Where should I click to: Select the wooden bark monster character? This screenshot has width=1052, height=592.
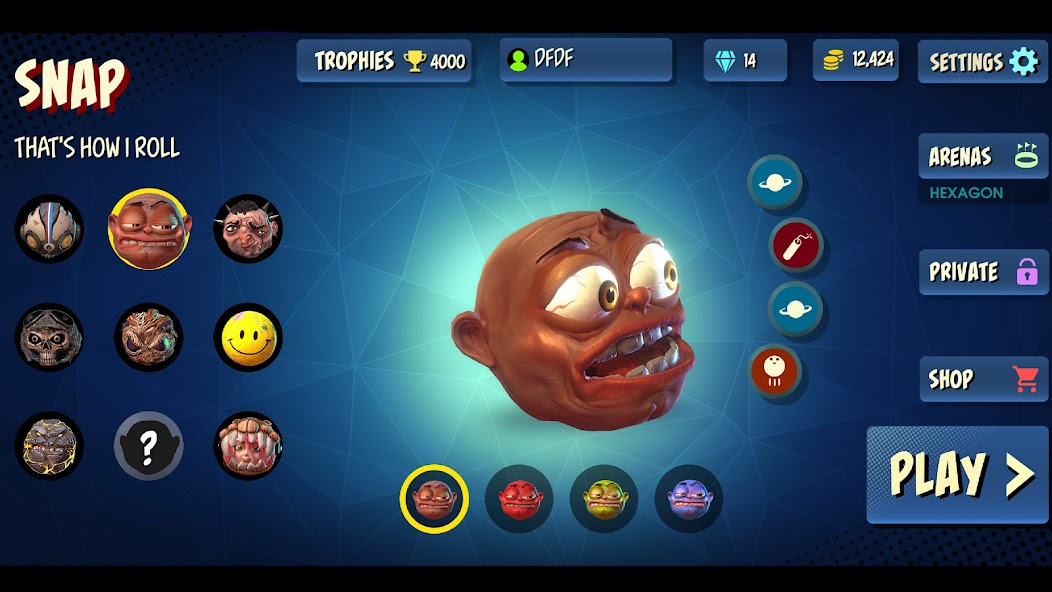tap(148, 337)
